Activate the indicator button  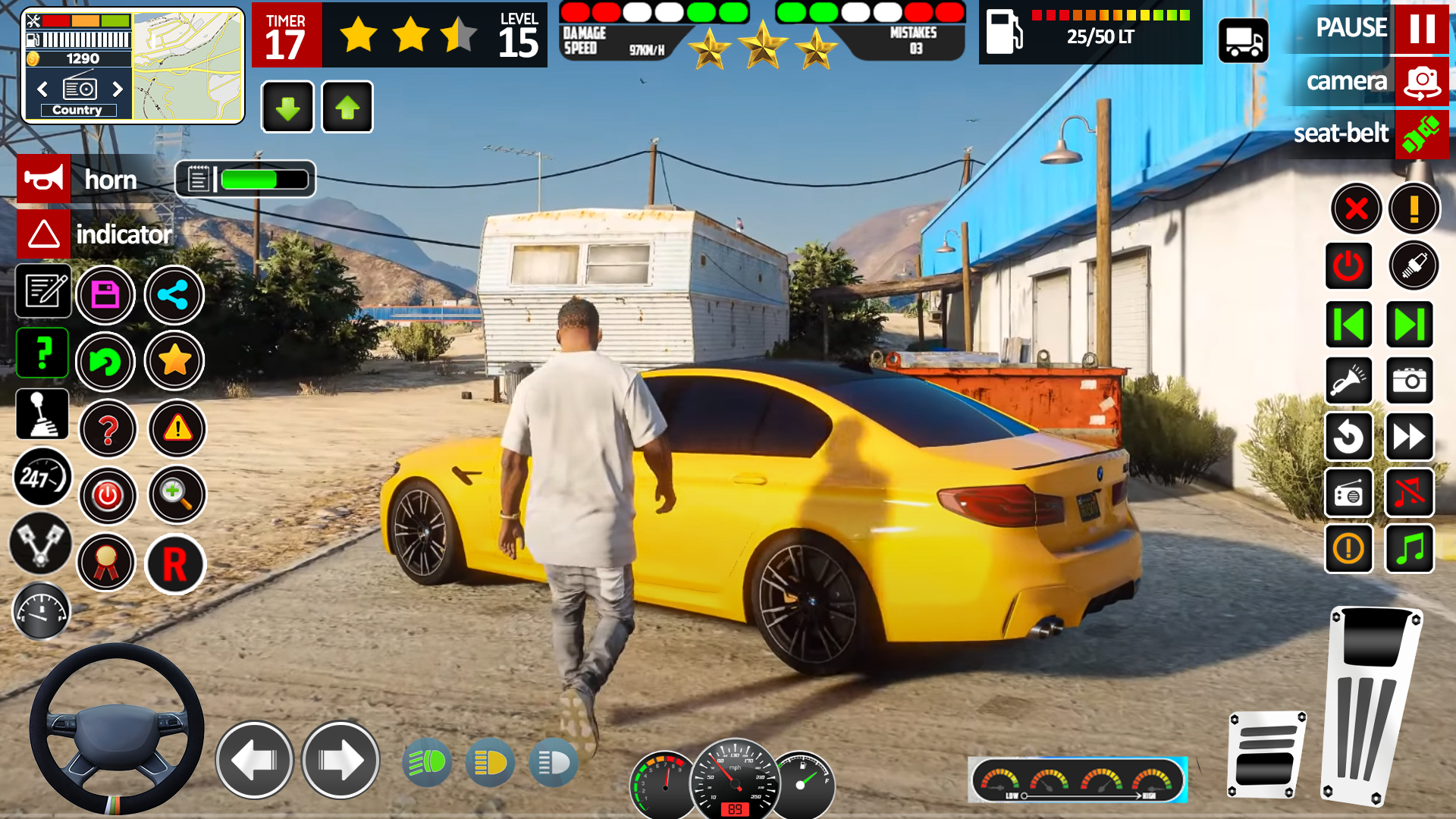(43, 234)
